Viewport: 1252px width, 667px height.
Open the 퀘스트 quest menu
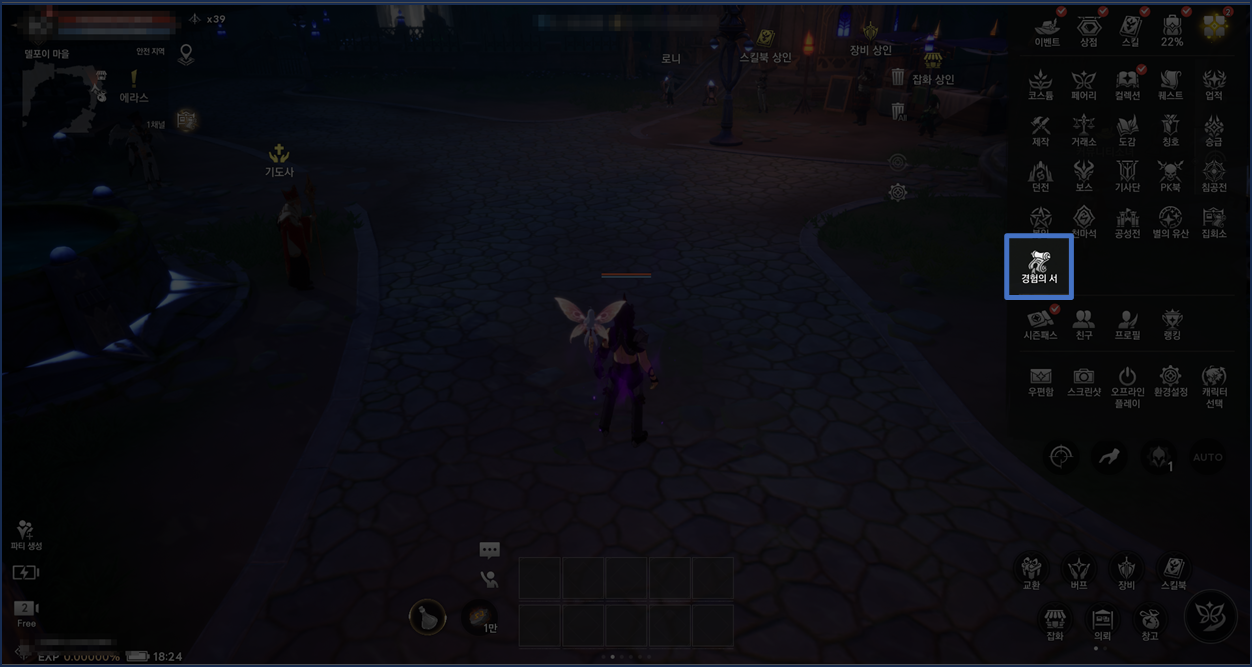(1170, 84)
